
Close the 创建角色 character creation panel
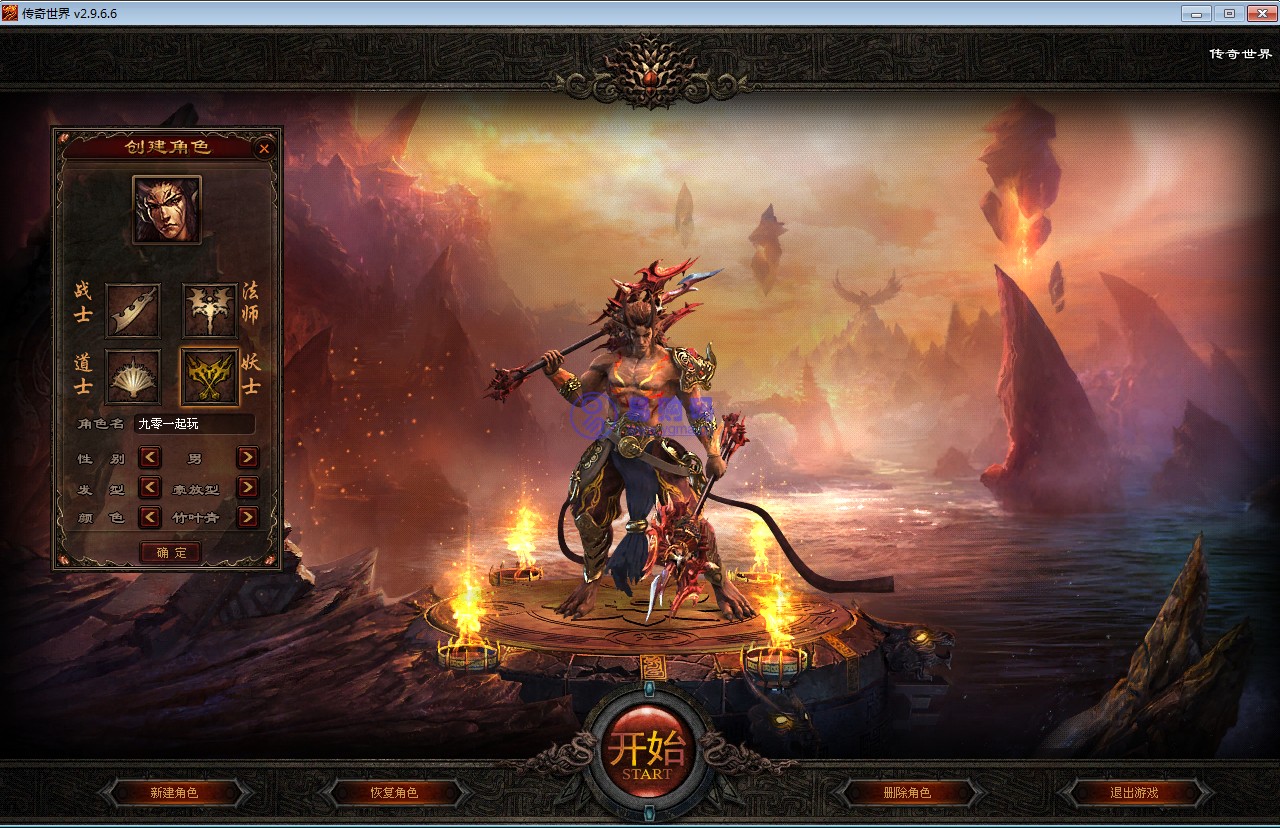(x=264, y=149)
